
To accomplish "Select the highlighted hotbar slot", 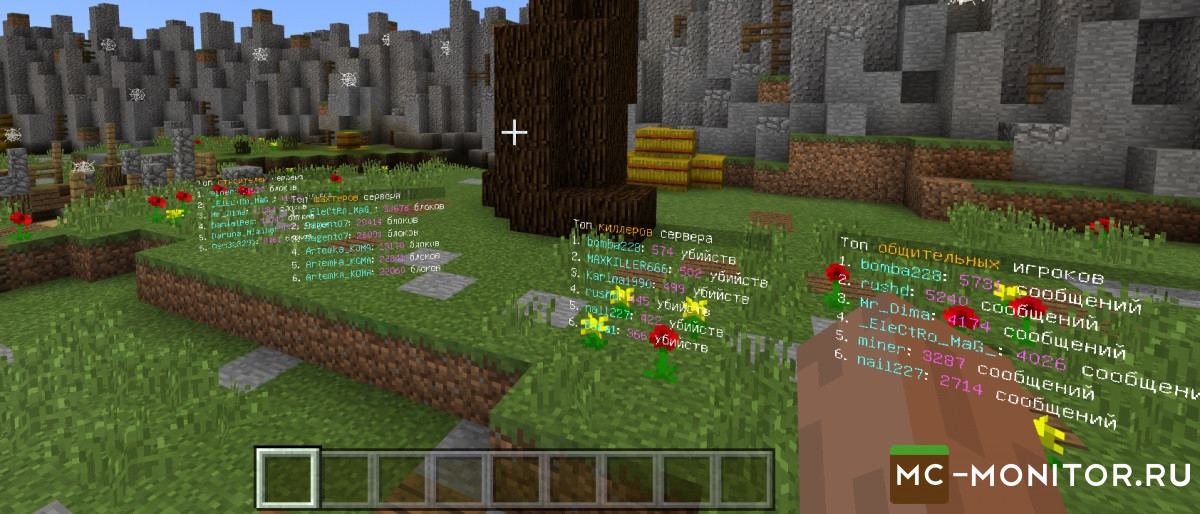I will 288,479.
